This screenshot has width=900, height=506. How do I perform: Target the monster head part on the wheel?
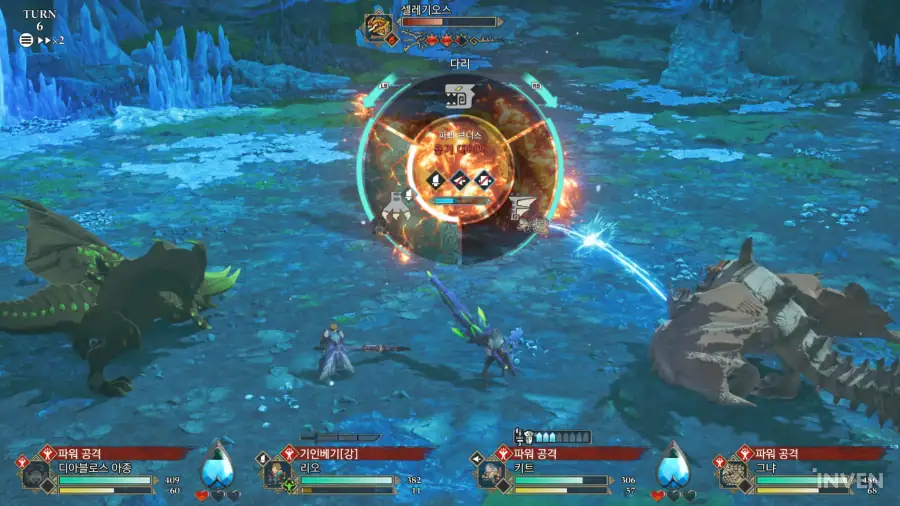pos(459,99)
